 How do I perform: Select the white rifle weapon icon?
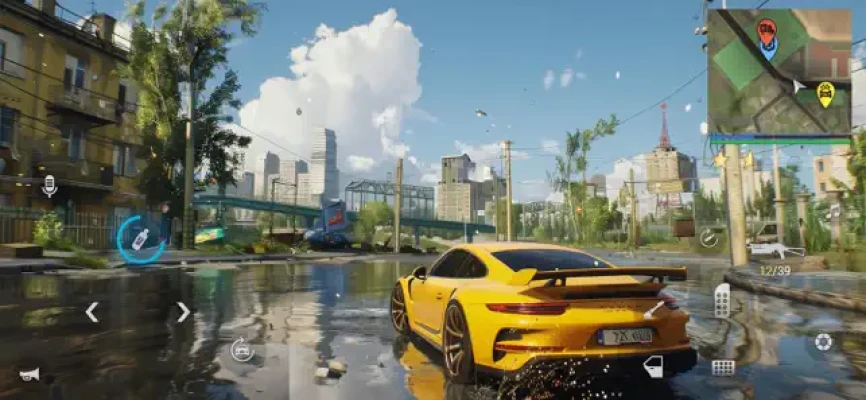coord(775,249)
